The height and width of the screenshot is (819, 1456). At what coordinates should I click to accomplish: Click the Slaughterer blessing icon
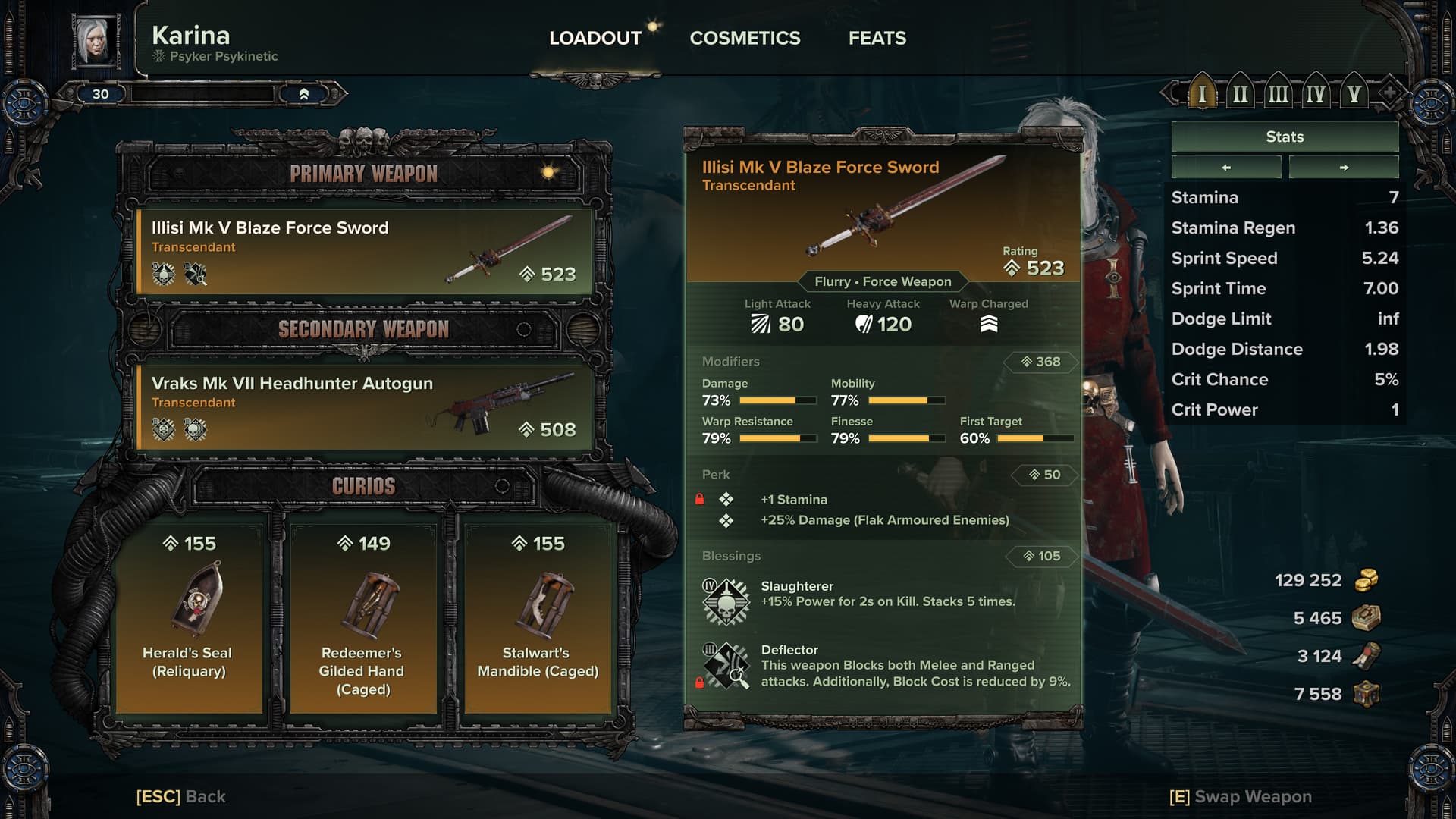726,601
